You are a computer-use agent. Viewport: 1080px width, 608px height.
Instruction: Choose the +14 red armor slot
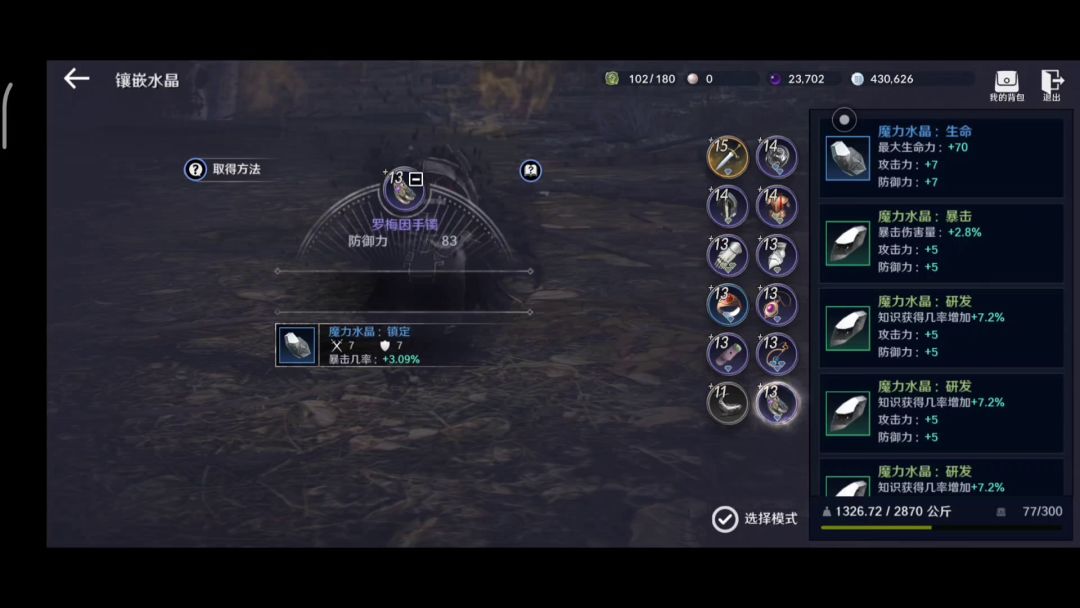(x=776, y=206)
